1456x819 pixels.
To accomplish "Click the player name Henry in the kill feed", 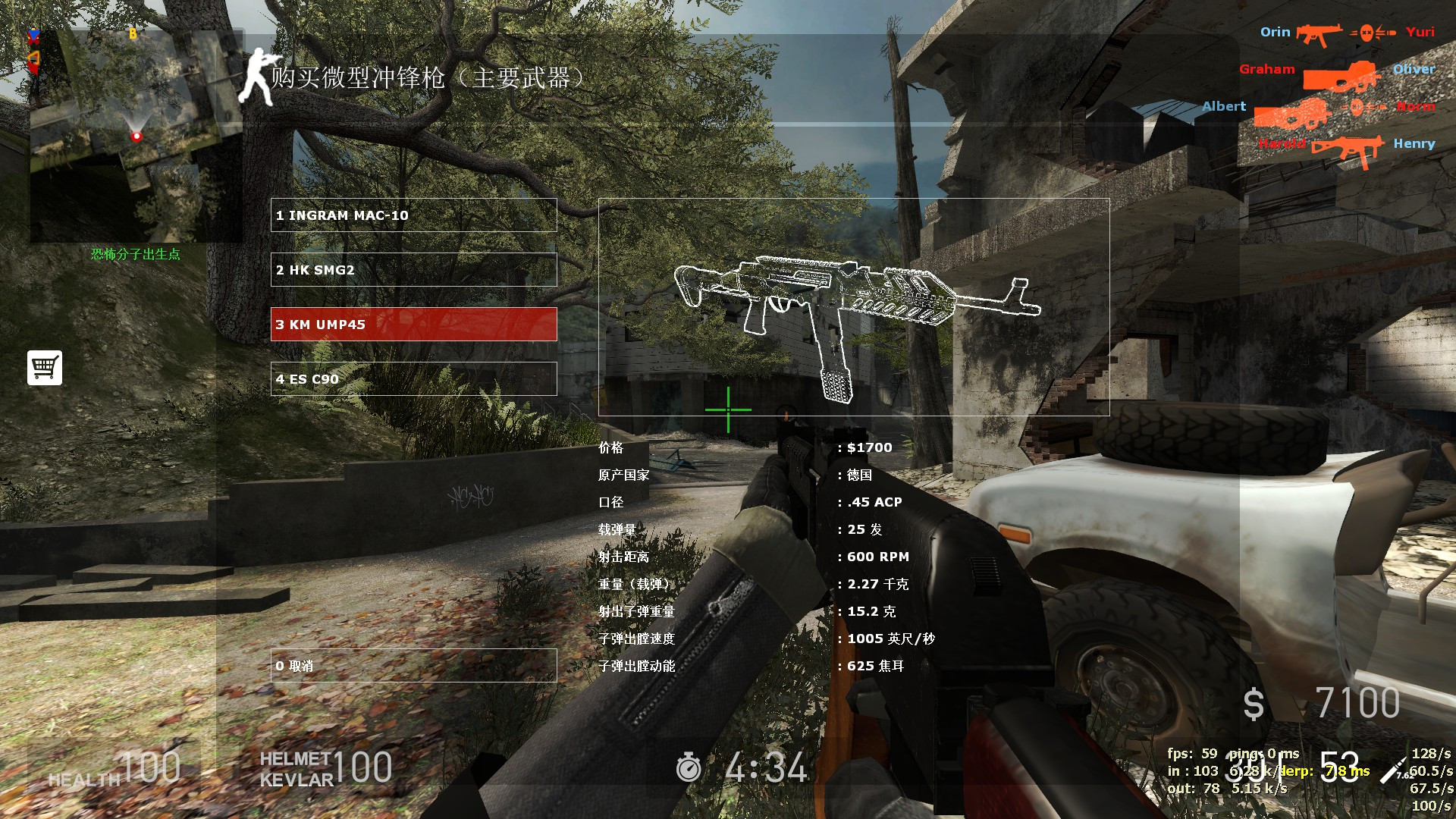I will (1414, 144).
